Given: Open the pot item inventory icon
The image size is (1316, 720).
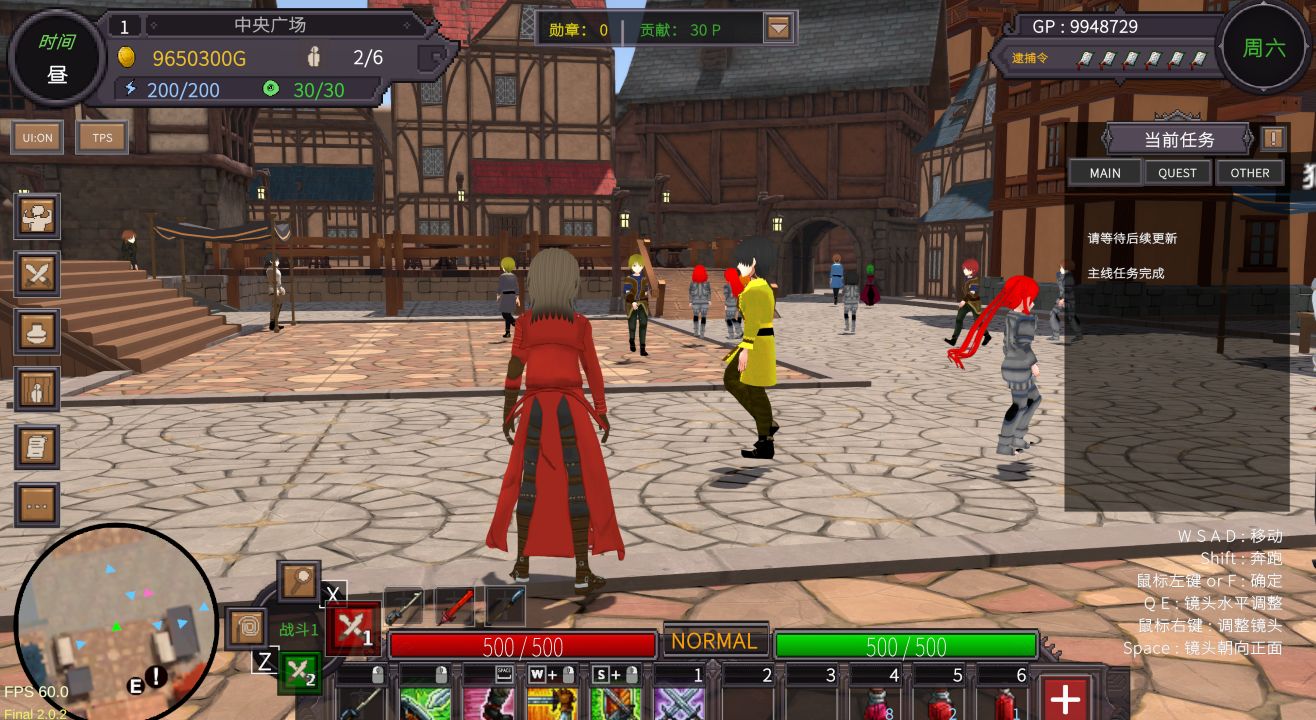Looking at the screenshot, I should click(x=38, y=331).
